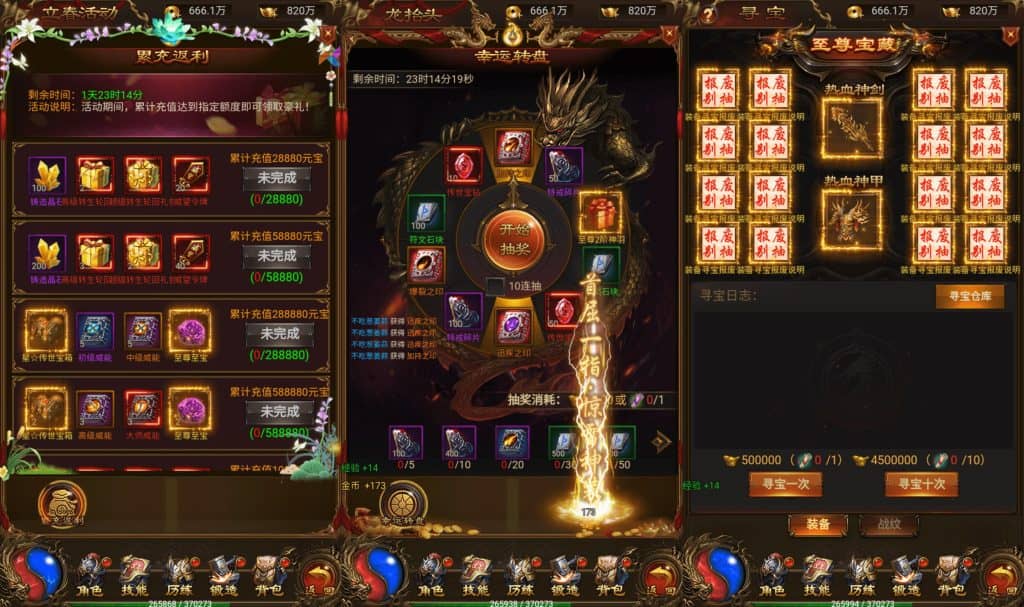The height and width of the screenshot is (607, 1024).
Task: Switch to the 装备 tab
Action: [x=817, y=524]
